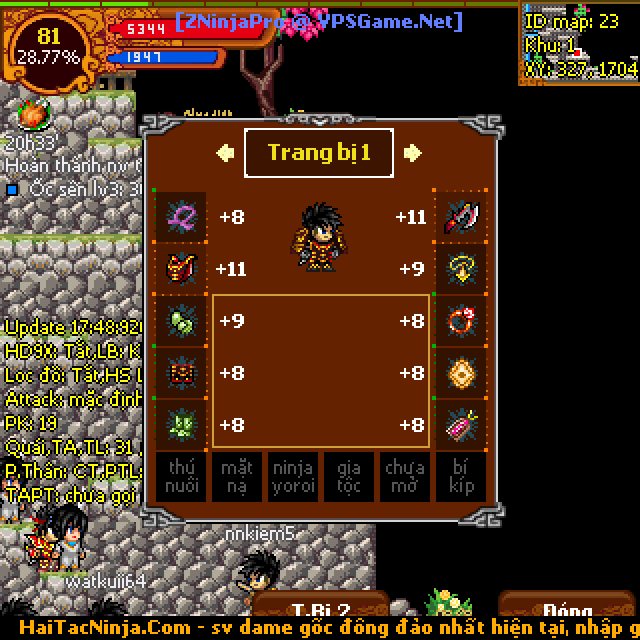Viewport: 640px width, 640px height.
Task: Click the level 81 character portrait badge
Action: [48, 47]
